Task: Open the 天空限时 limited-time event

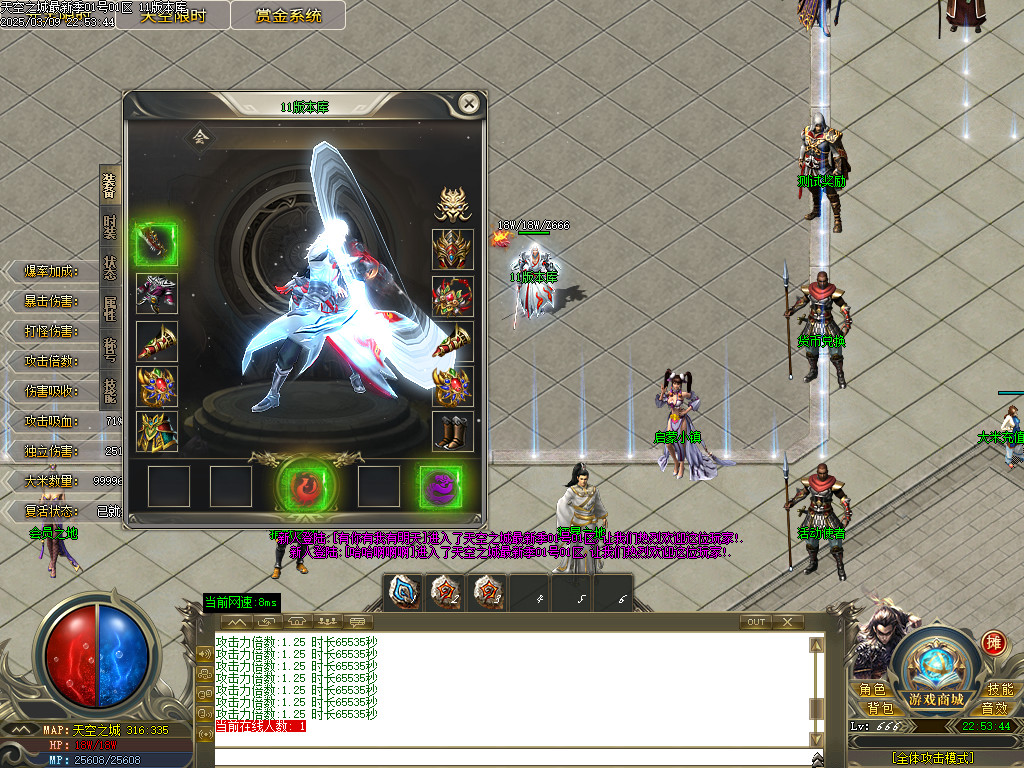Action: (172, 15)
